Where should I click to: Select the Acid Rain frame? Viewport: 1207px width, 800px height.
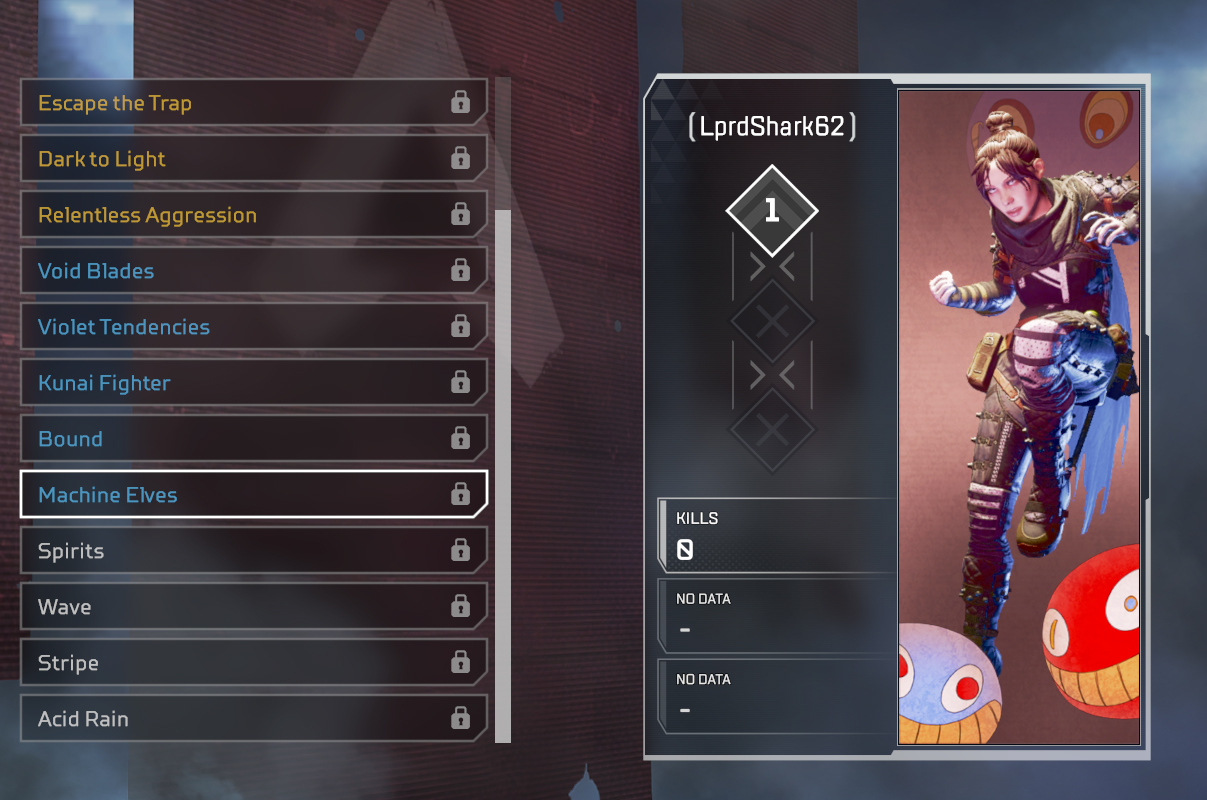(253, 719)
